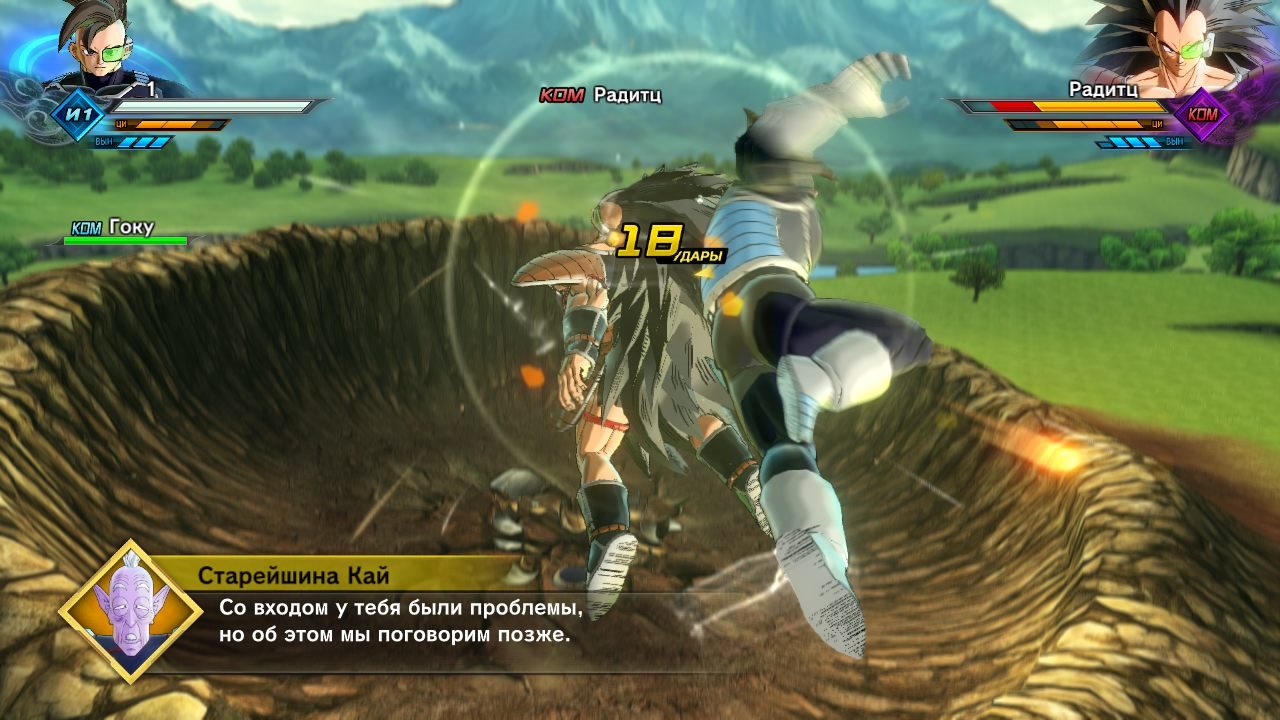Screen dimensions: 1280x720
Task: Select the Goku ally name tag
Action: (131, 227)
